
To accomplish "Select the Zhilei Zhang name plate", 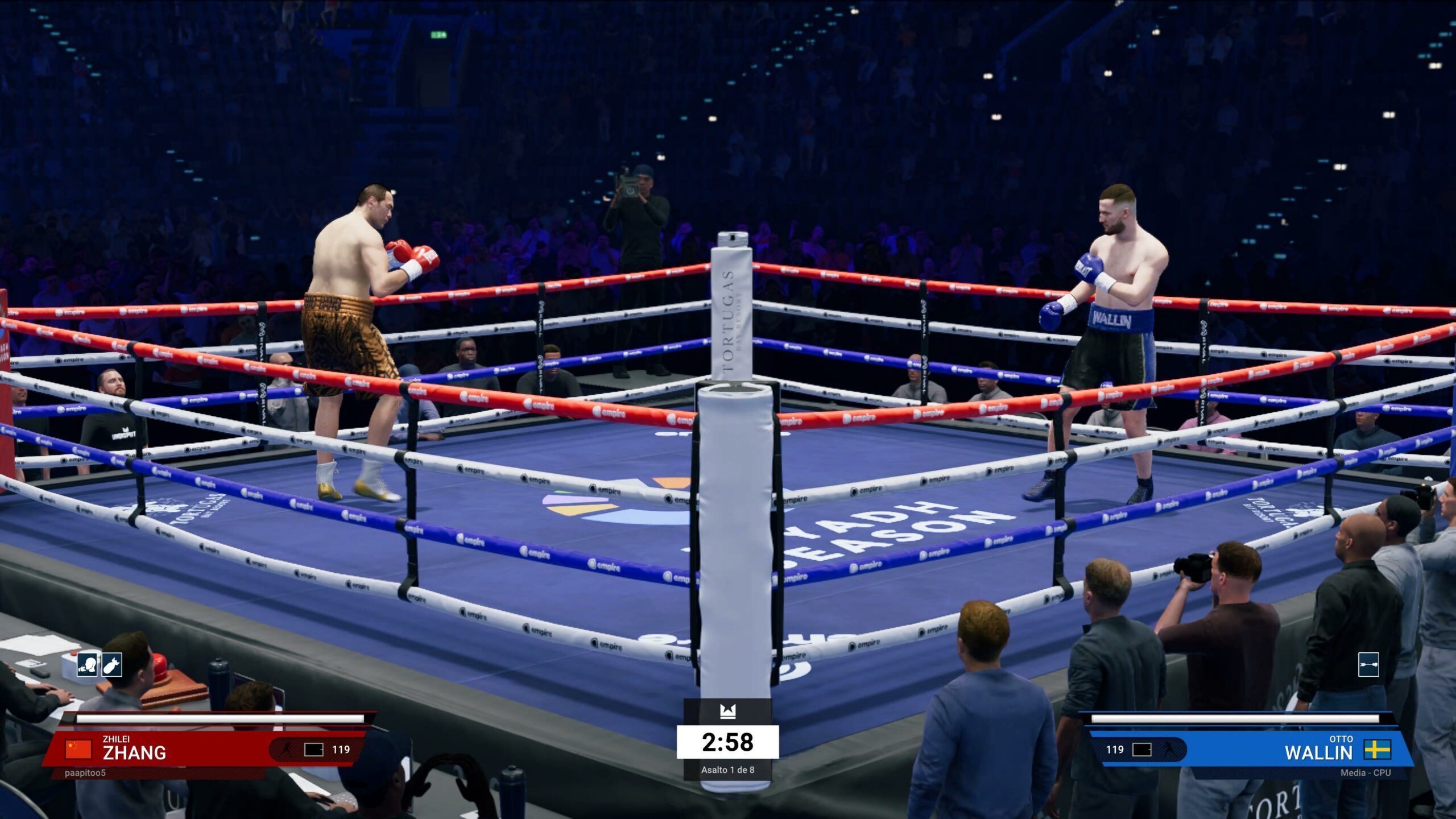I will (134, 748).
